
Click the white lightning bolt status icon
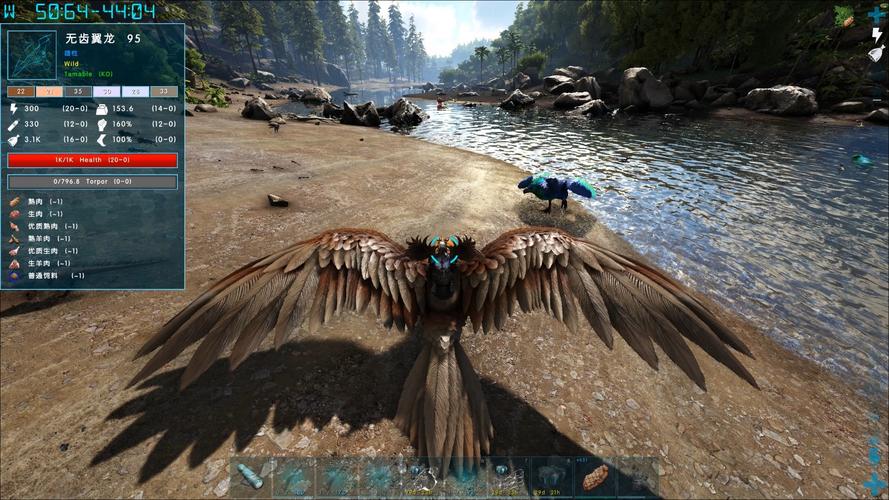click(x=877, y=35)
